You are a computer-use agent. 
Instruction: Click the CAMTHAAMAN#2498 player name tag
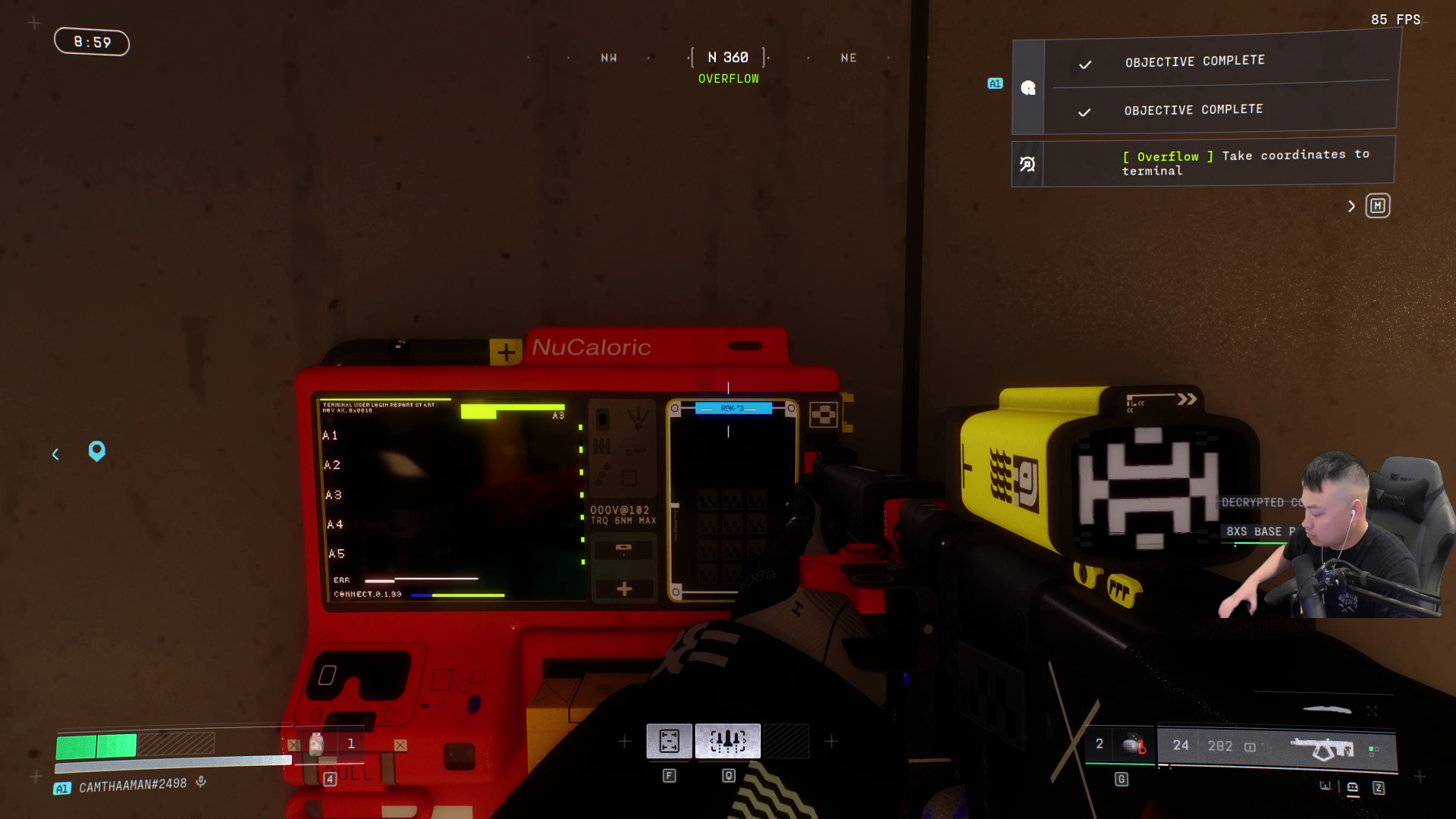pyautogui.click(x=132, y=786)
